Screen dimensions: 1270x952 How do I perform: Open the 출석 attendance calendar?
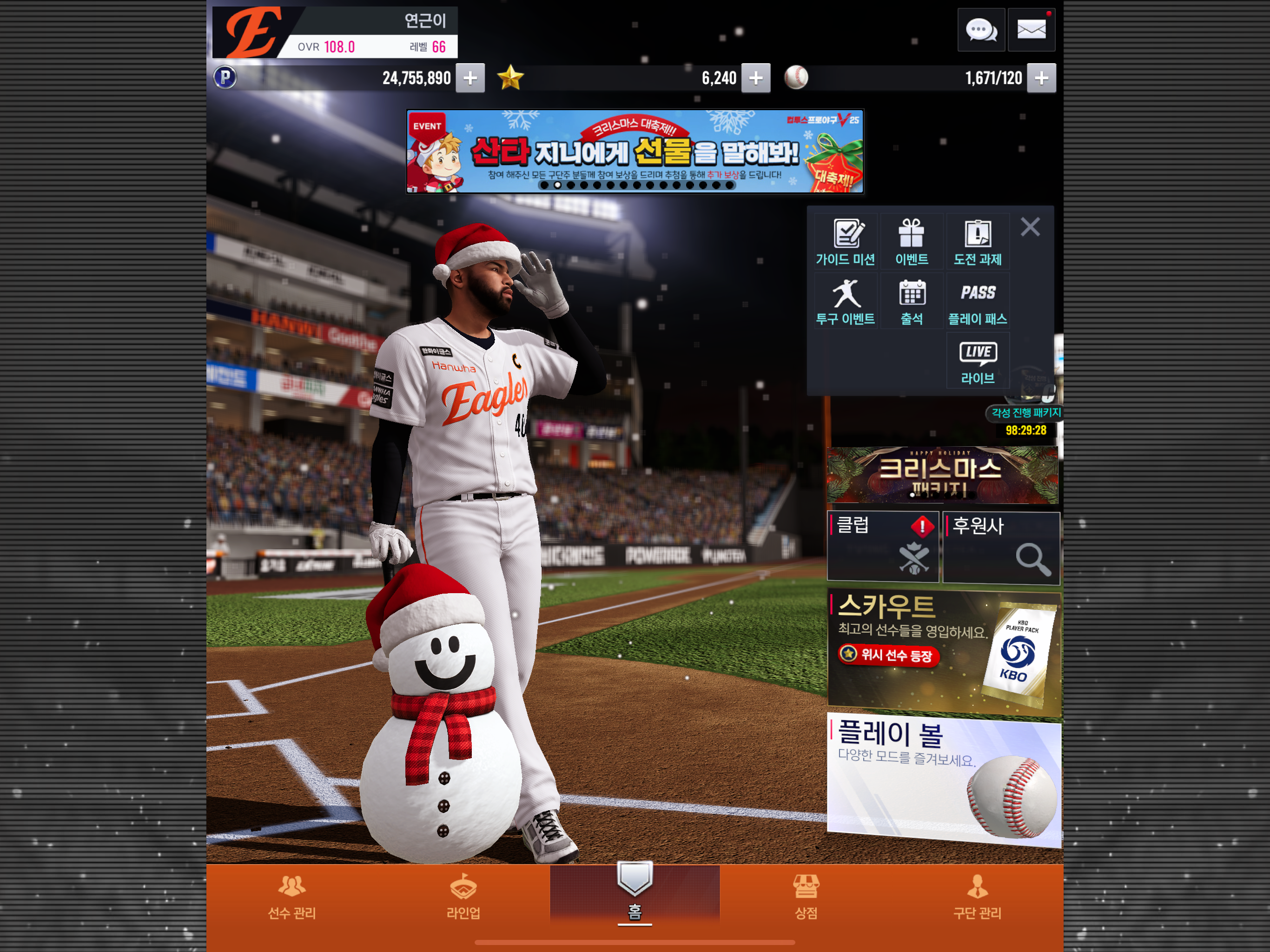pos(911,301)
